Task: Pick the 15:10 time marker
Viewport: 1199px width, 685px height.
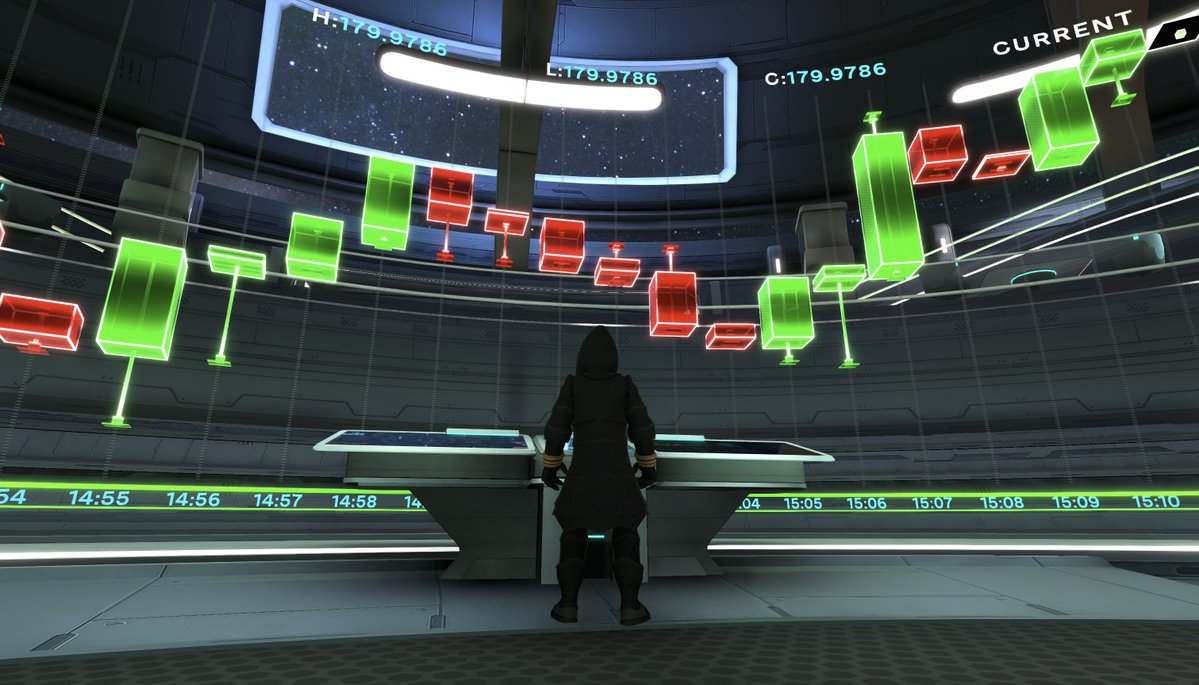Action: point(1156,501)
